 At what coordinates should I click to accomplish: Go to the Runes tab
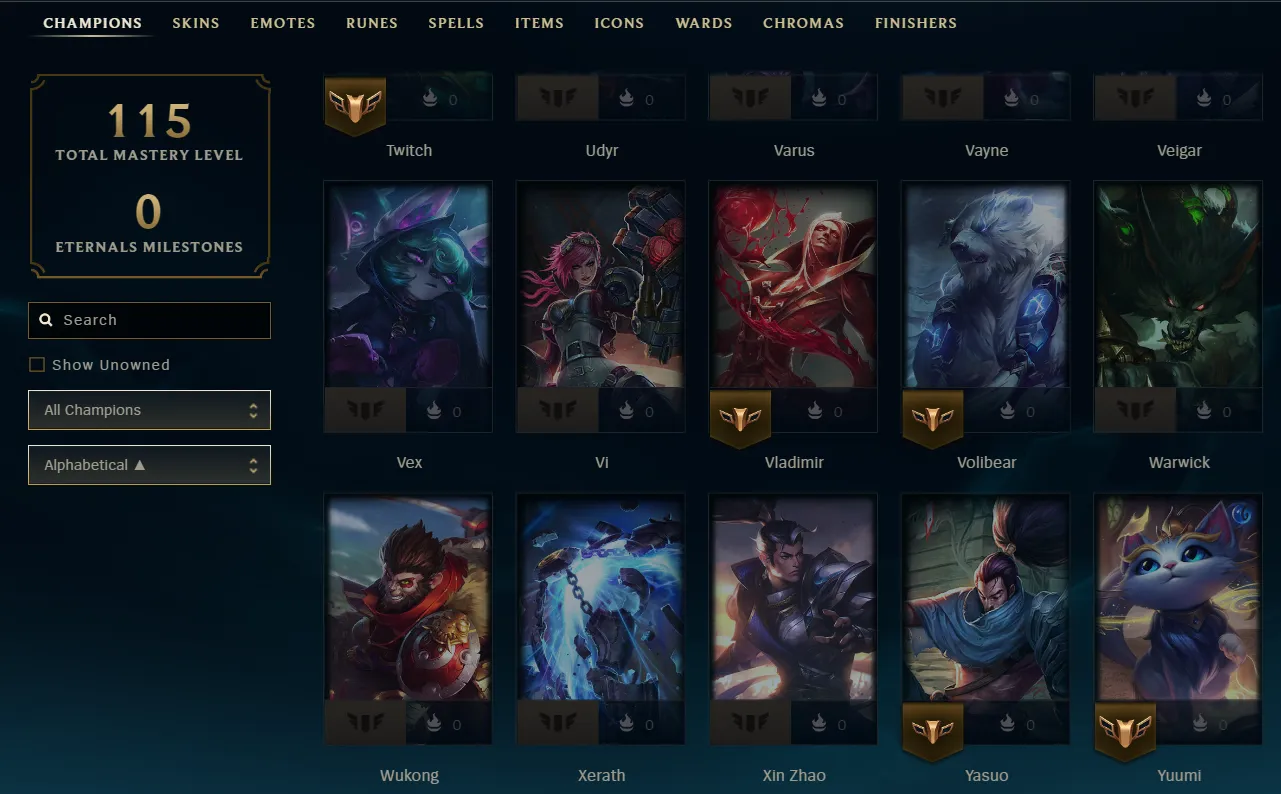(x=371, y=23)
